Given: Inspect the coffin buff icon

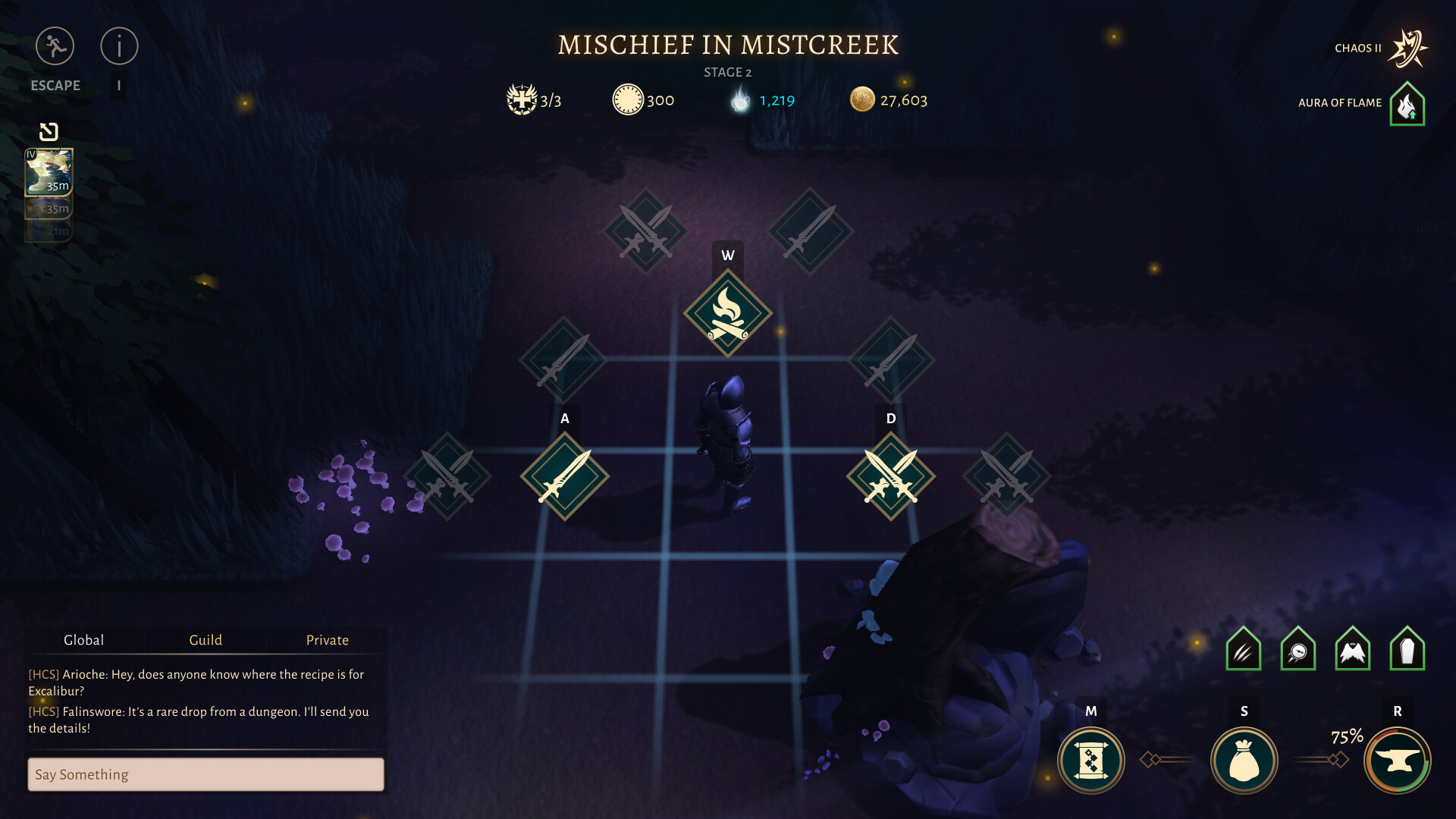Looking at the screenshot, I should [1407, 649].
